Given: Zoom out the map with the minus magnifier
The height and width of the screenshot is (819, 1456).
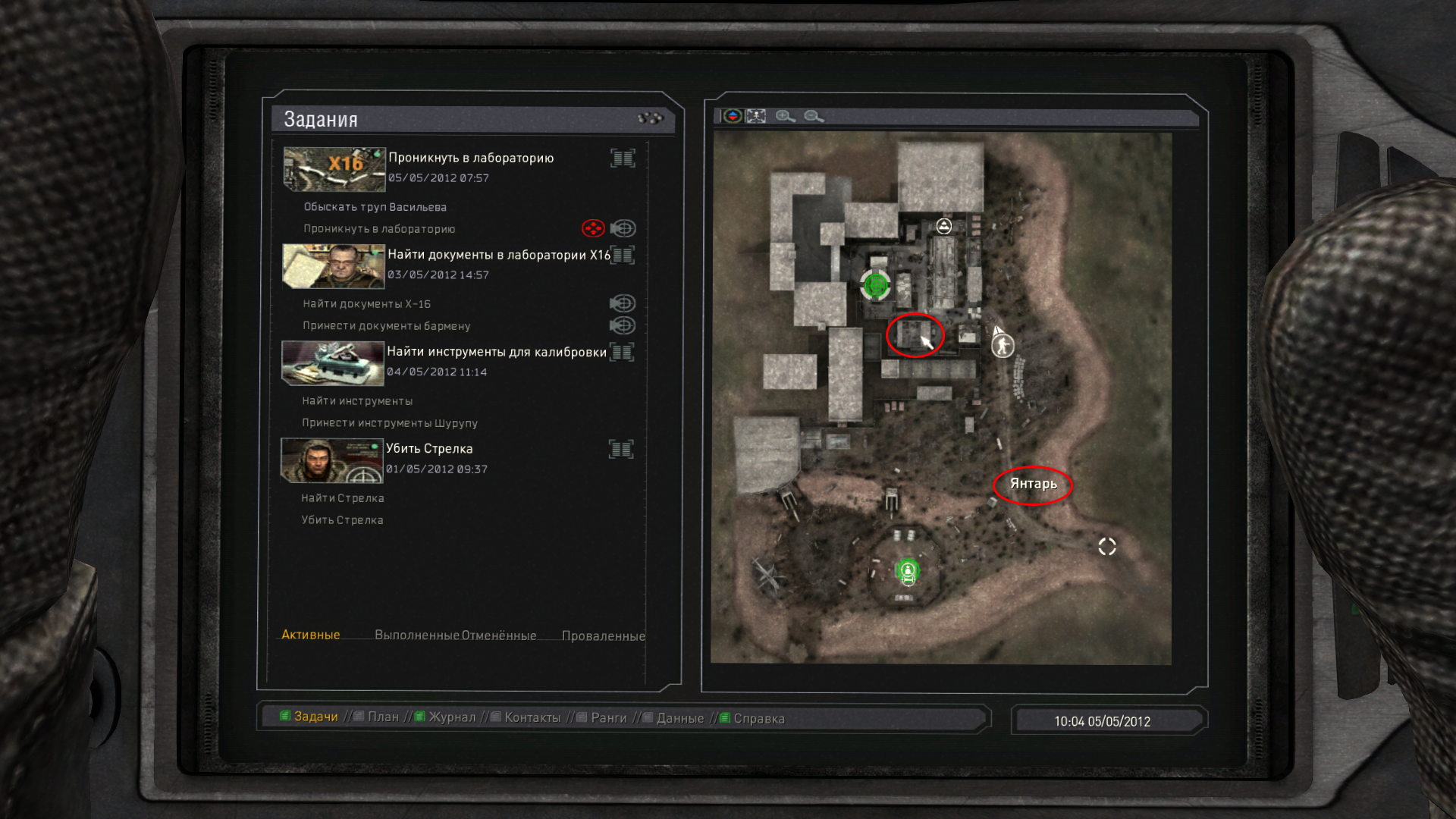Looking at the screenshot, I should (x=814, y=116).
